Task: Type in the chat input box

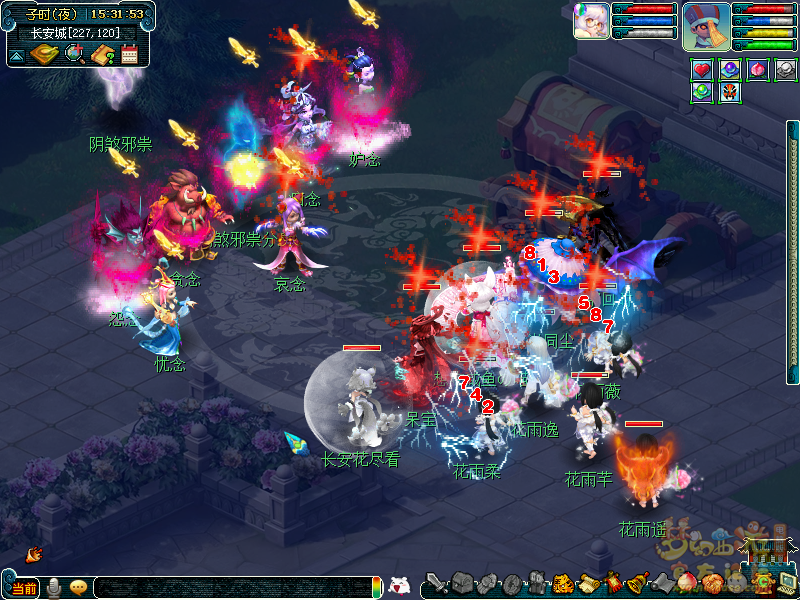Action: pos(230,588)
